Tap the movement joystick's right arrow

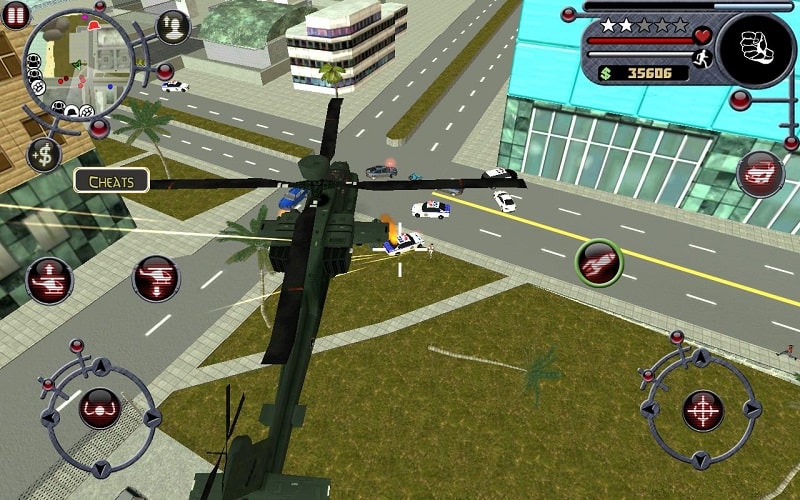151,418
